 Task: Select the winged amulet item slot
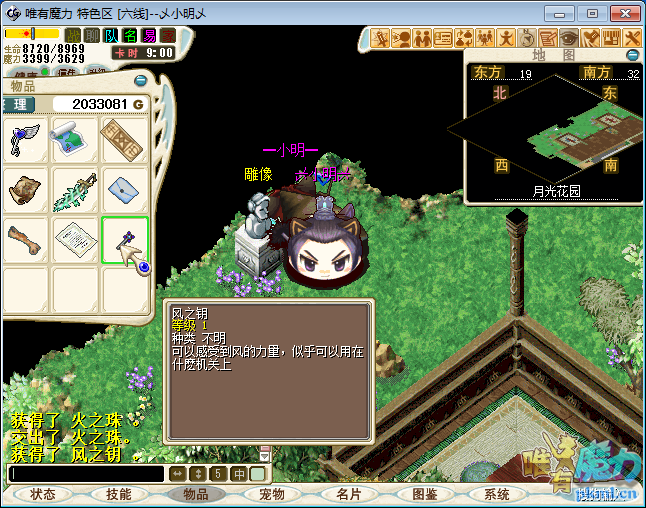[x=26, y=140]
